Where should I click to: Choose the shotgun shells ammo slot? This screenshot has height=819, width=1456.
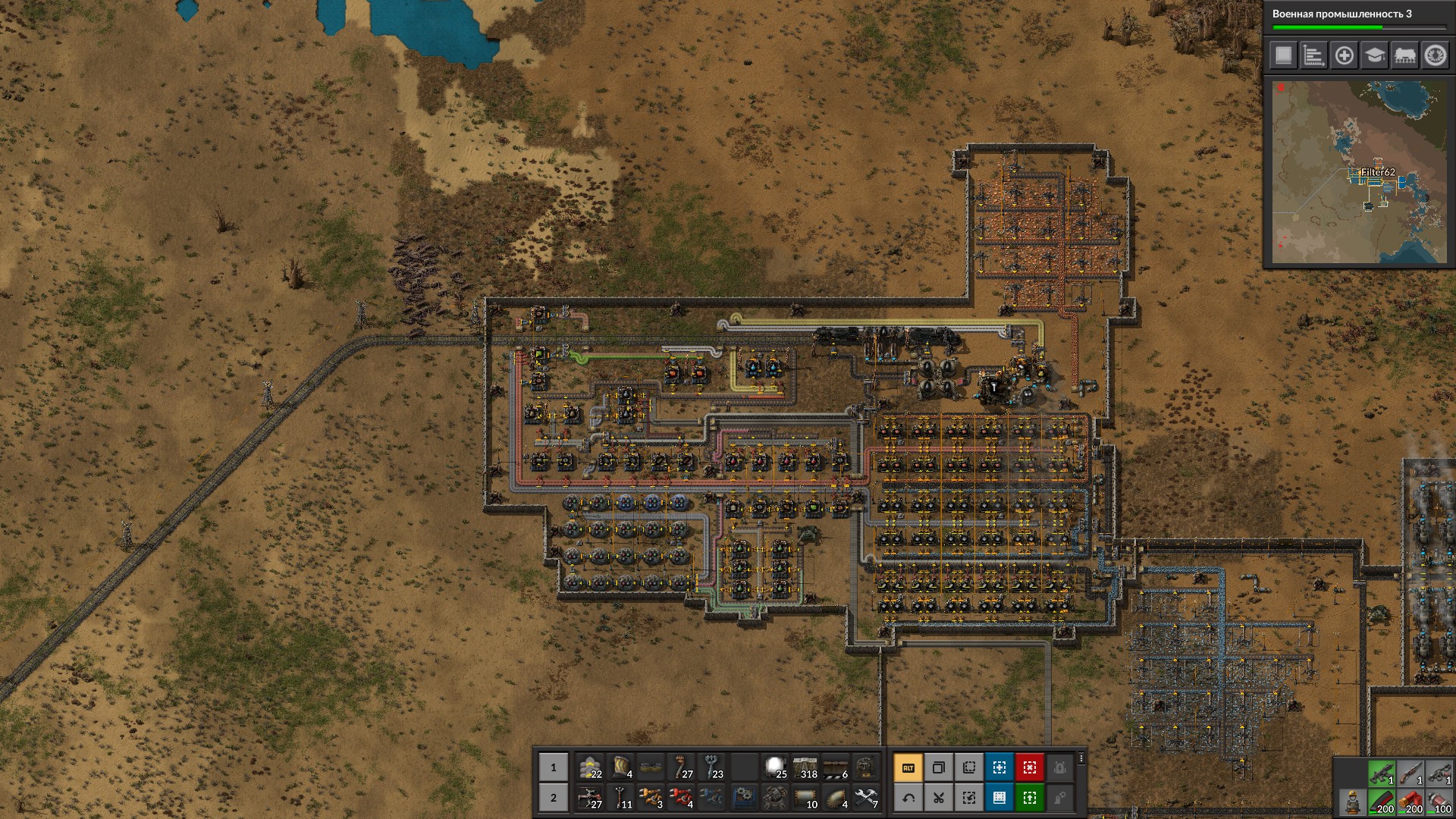click(1411, 802)
